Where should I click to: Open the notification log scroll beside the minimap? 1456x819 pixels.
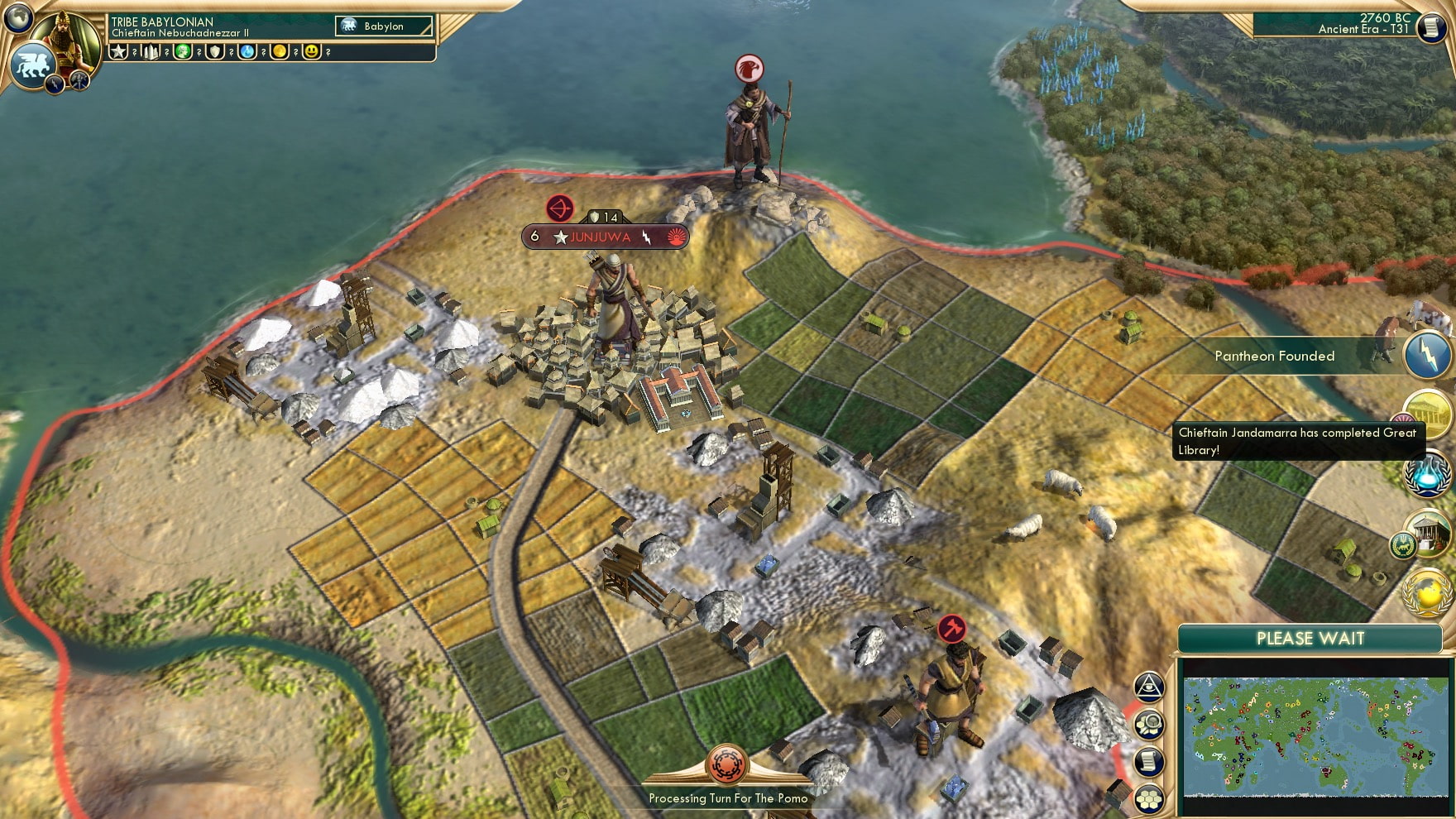pyautogui.click(x=1148, y=760)
